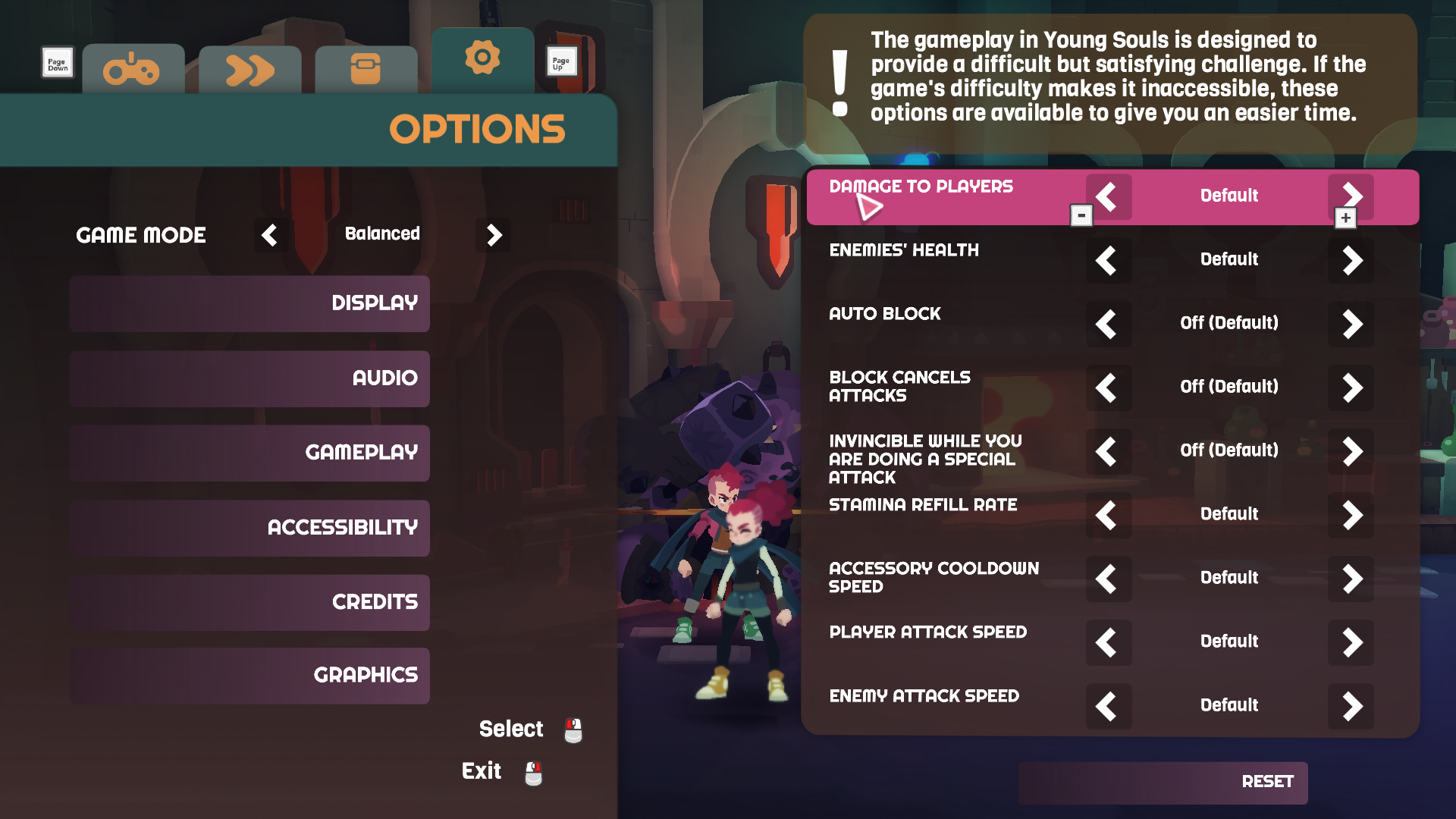
Task: Click left arrow for special attack invincibility
Action: click(1108, 452)
